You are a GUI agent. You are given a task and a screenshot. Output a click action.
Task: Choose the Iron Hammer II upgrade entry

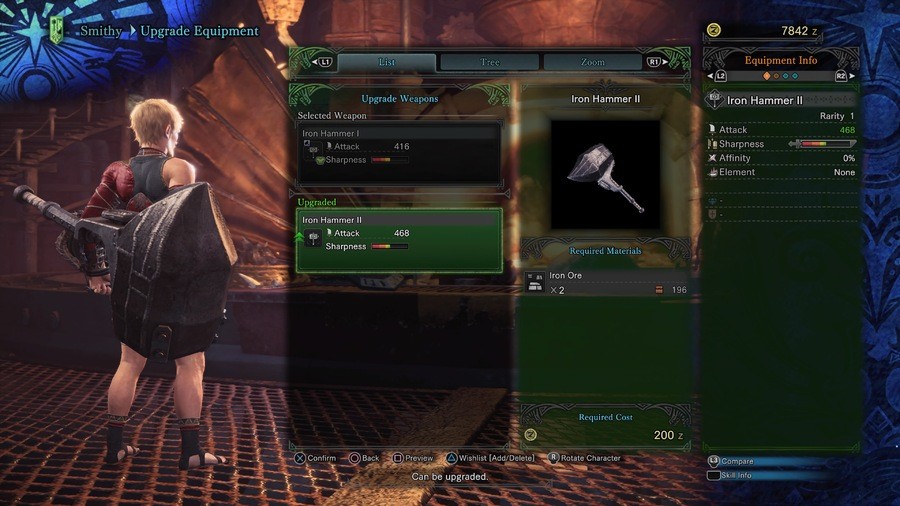point(399,240)
